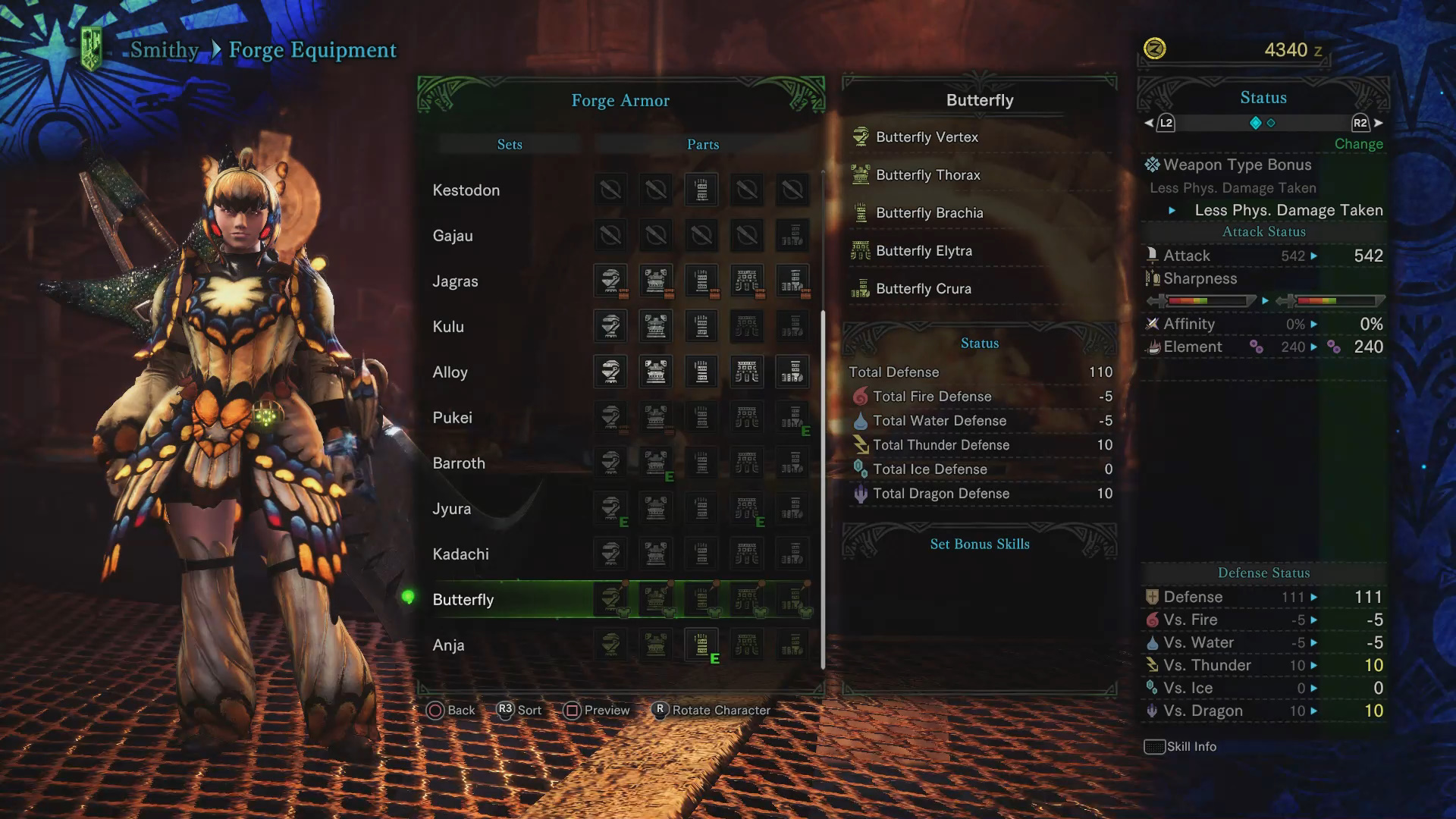Select the Butterfly Thorax chest icon
The height and width of the screenshot is (819, 1456).
861,174
